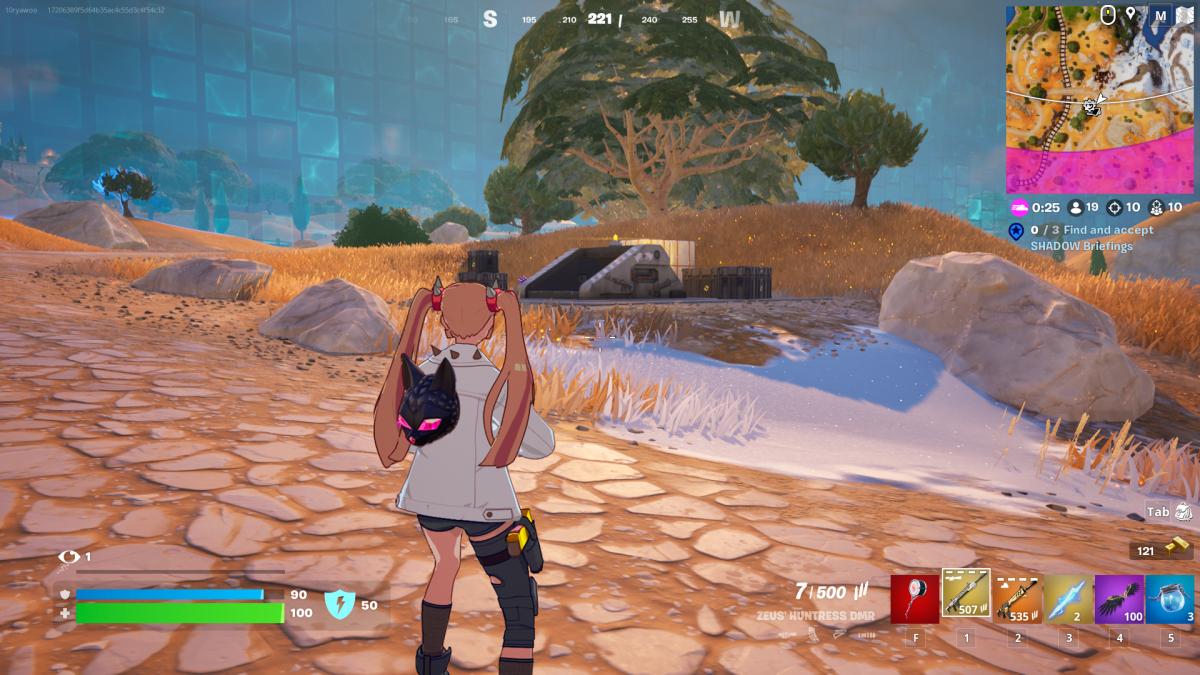Open the backpack inventory icon
The height and width of the screenshot is (675, 1200).
coord(1184,511)
